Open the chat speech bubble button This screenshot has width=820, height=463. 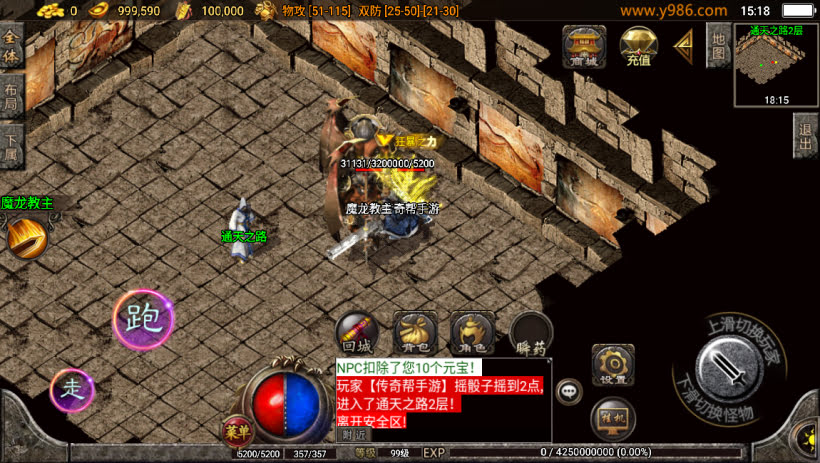[570, 391]
